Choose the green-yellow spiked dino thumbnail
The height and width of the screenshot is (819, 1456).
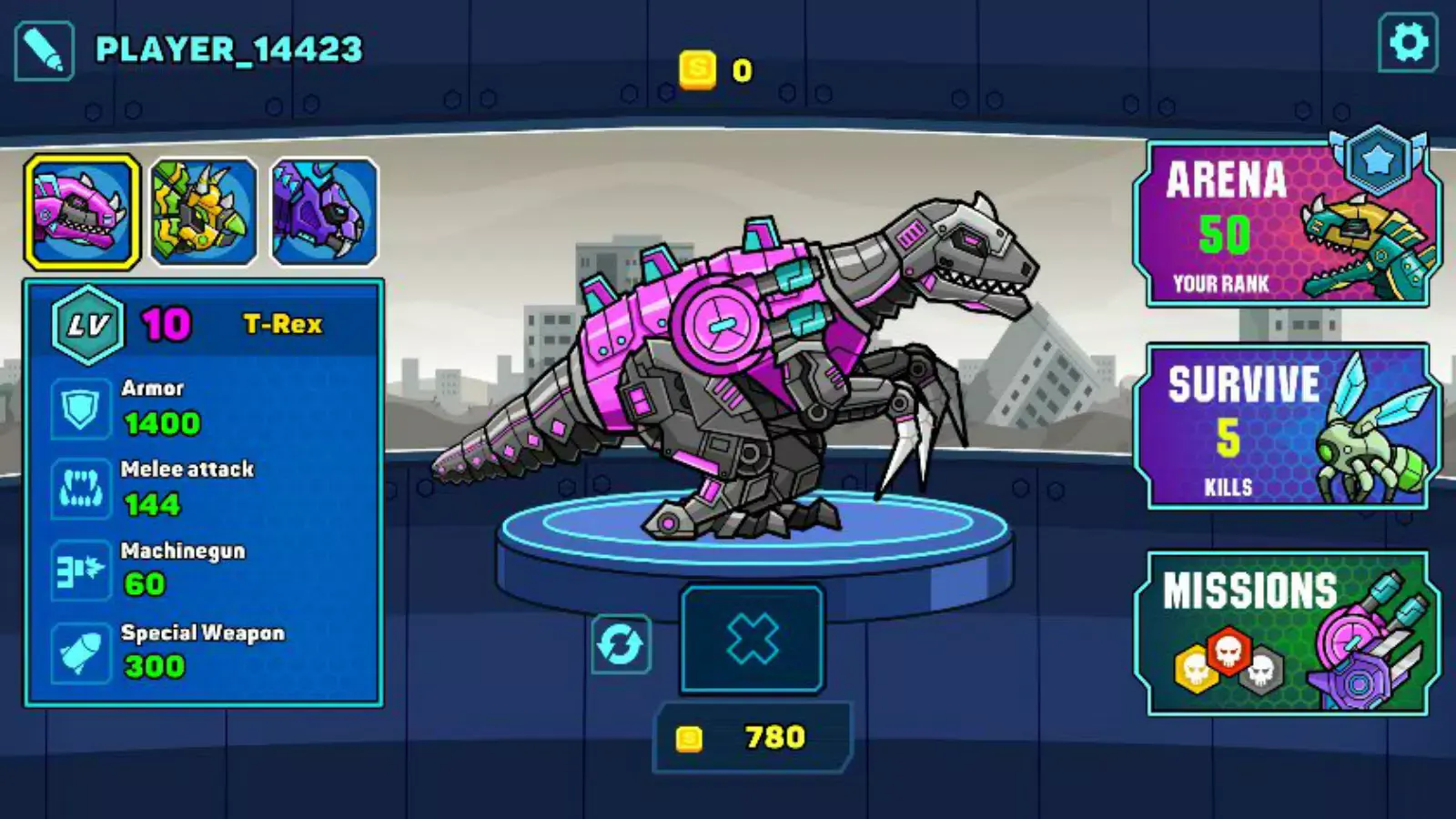[x=203, y=212]
